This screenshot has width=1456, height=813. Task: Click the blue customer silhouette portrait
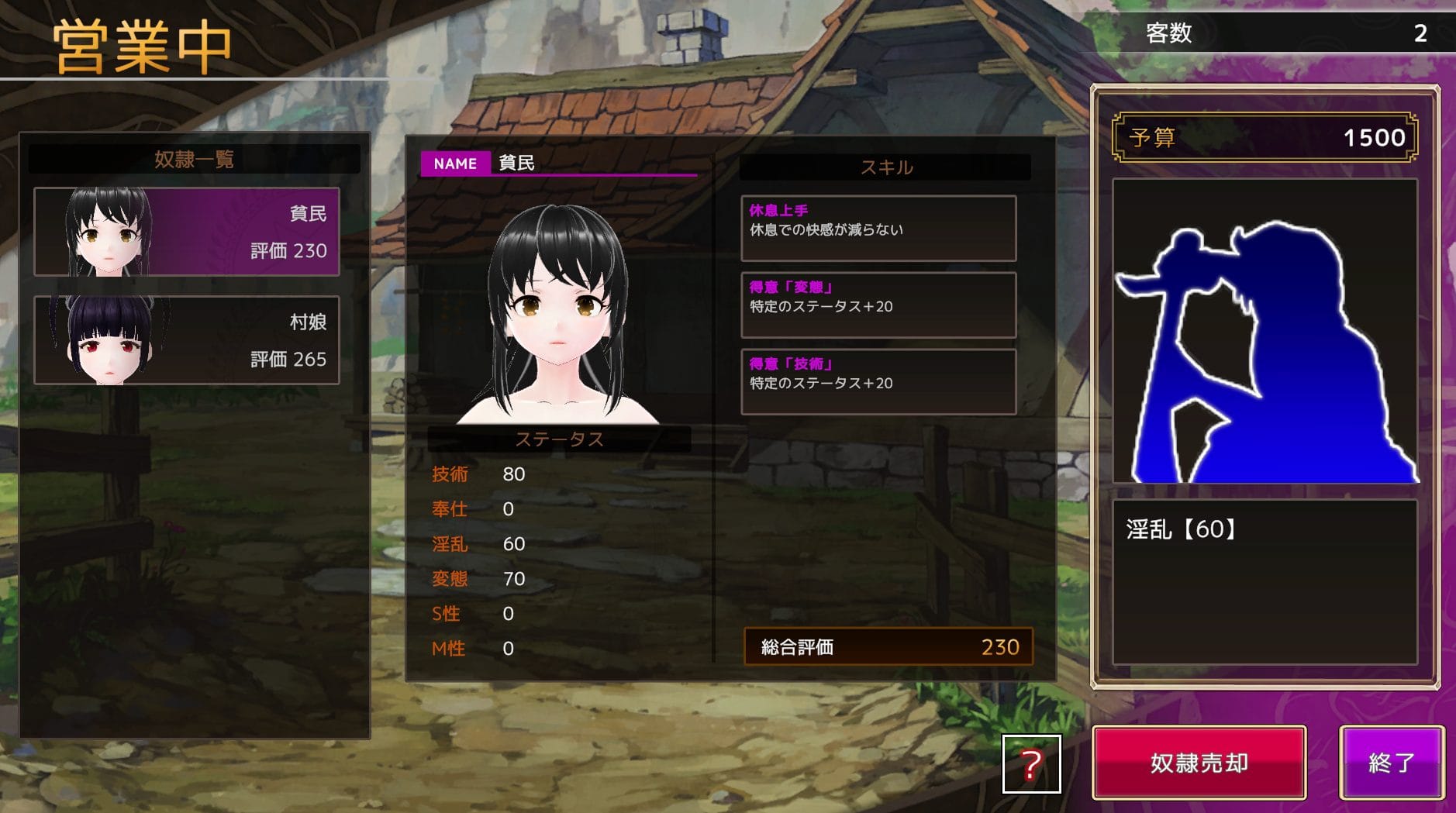click(x=1265, y=332)
